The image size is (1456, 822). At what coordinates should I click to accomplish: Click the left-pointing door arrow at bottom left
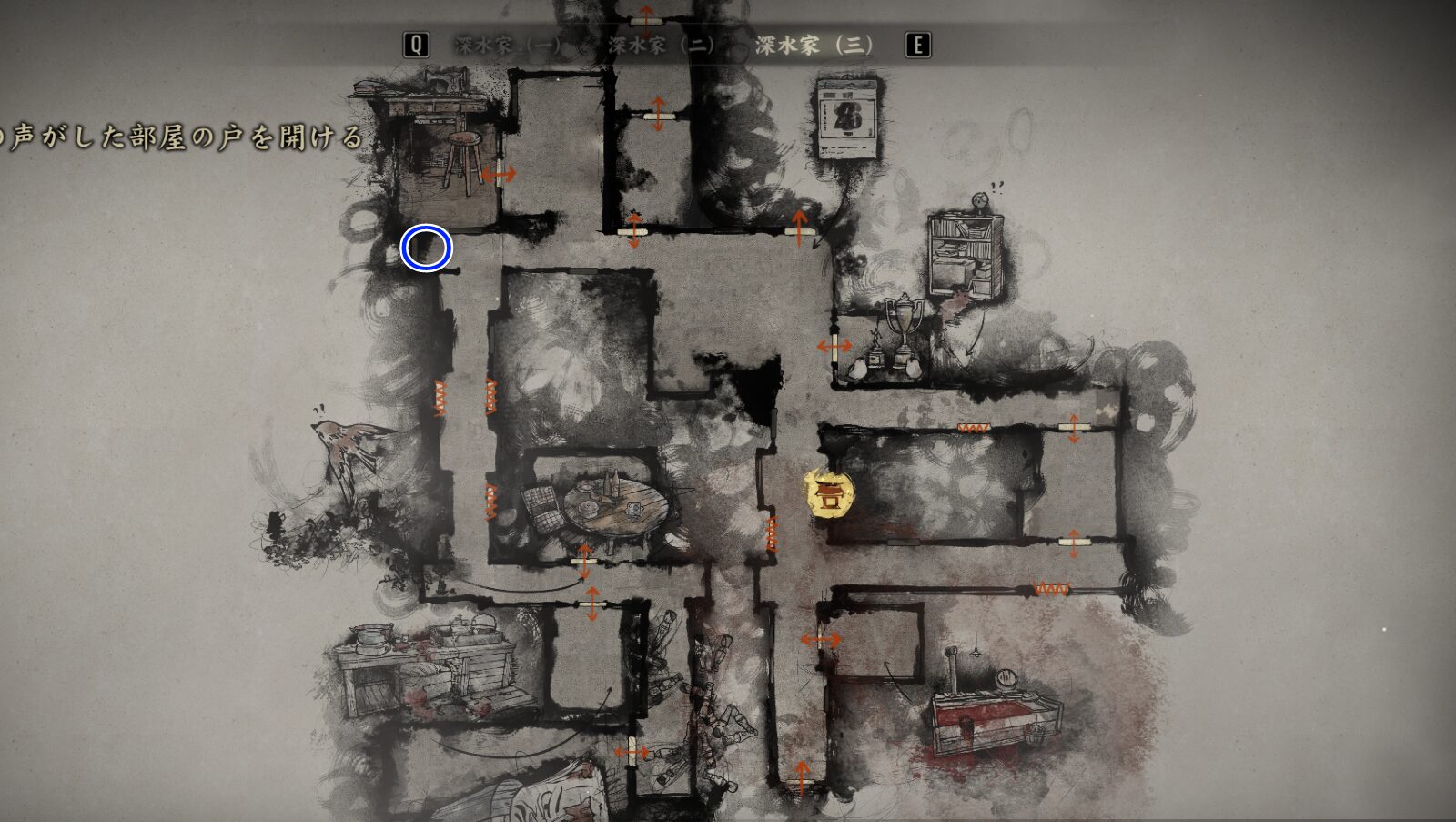pyautogui.click(x=630, y=751)
